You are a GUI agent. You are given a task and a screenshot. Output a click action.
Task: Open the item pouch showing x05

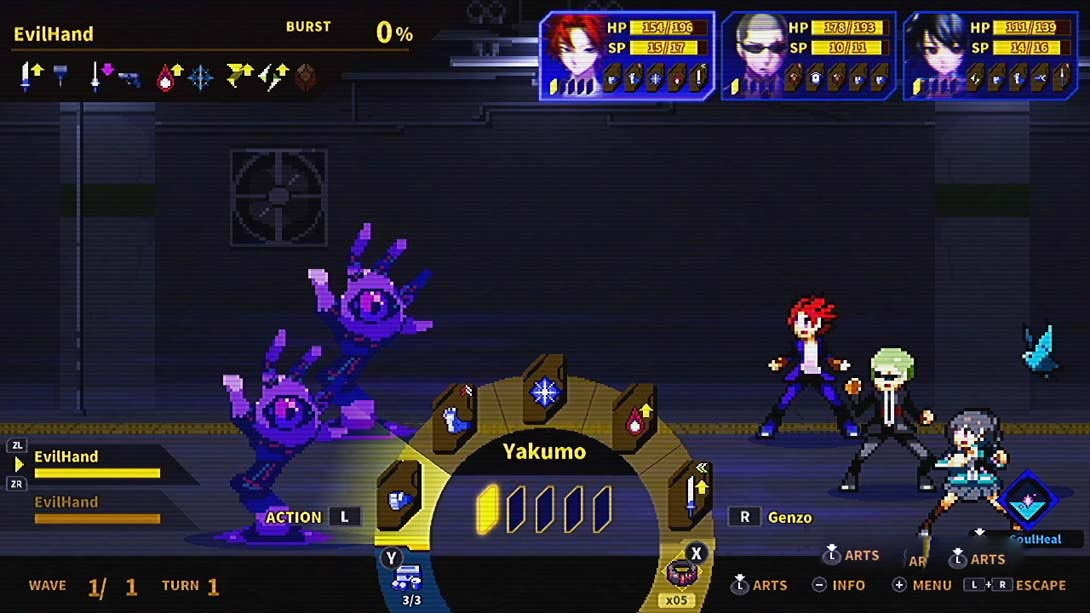[x=683, y=575]
